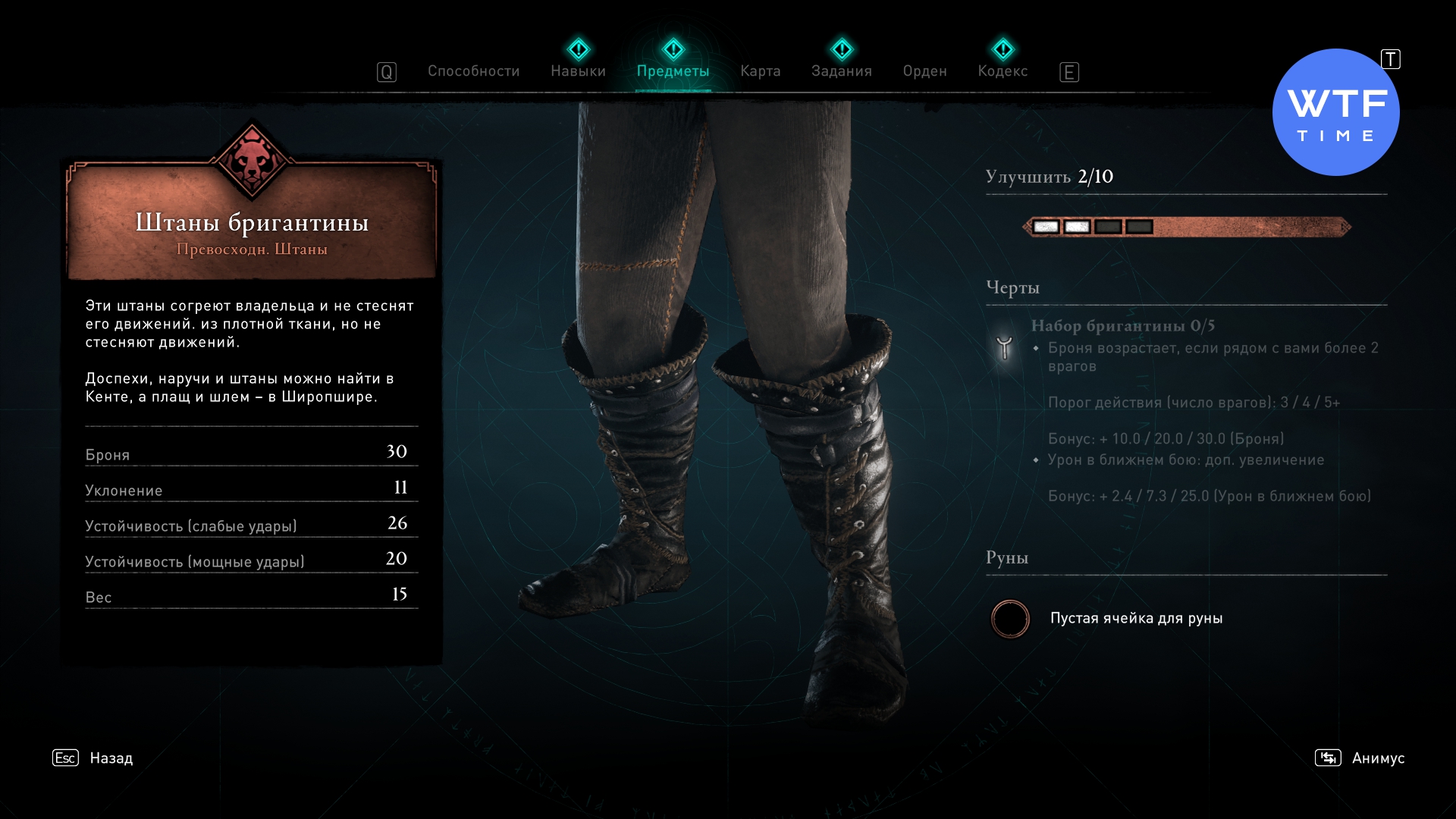Go to the Карта tab

[760, 71]
